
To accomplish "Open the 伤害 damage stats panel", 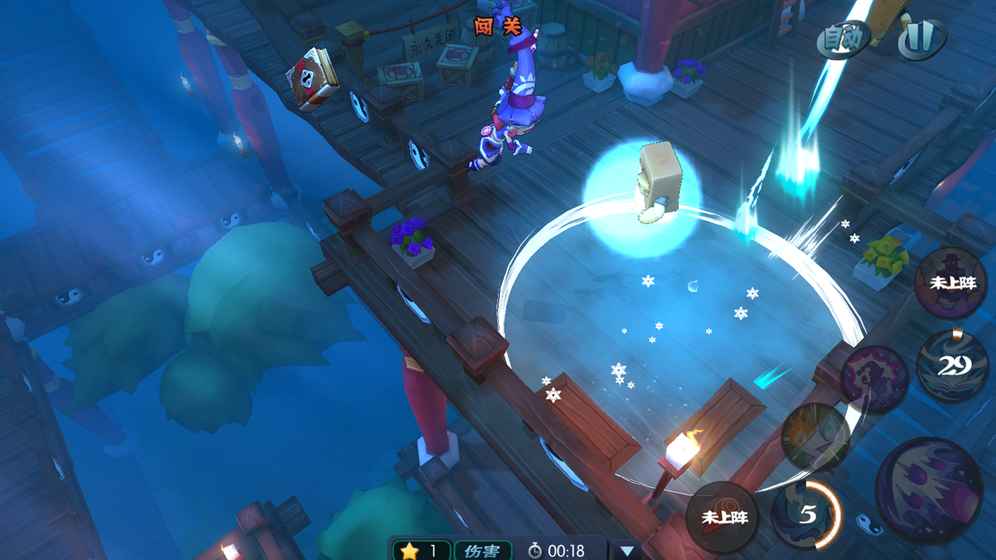I will click(x=482, y=550).
